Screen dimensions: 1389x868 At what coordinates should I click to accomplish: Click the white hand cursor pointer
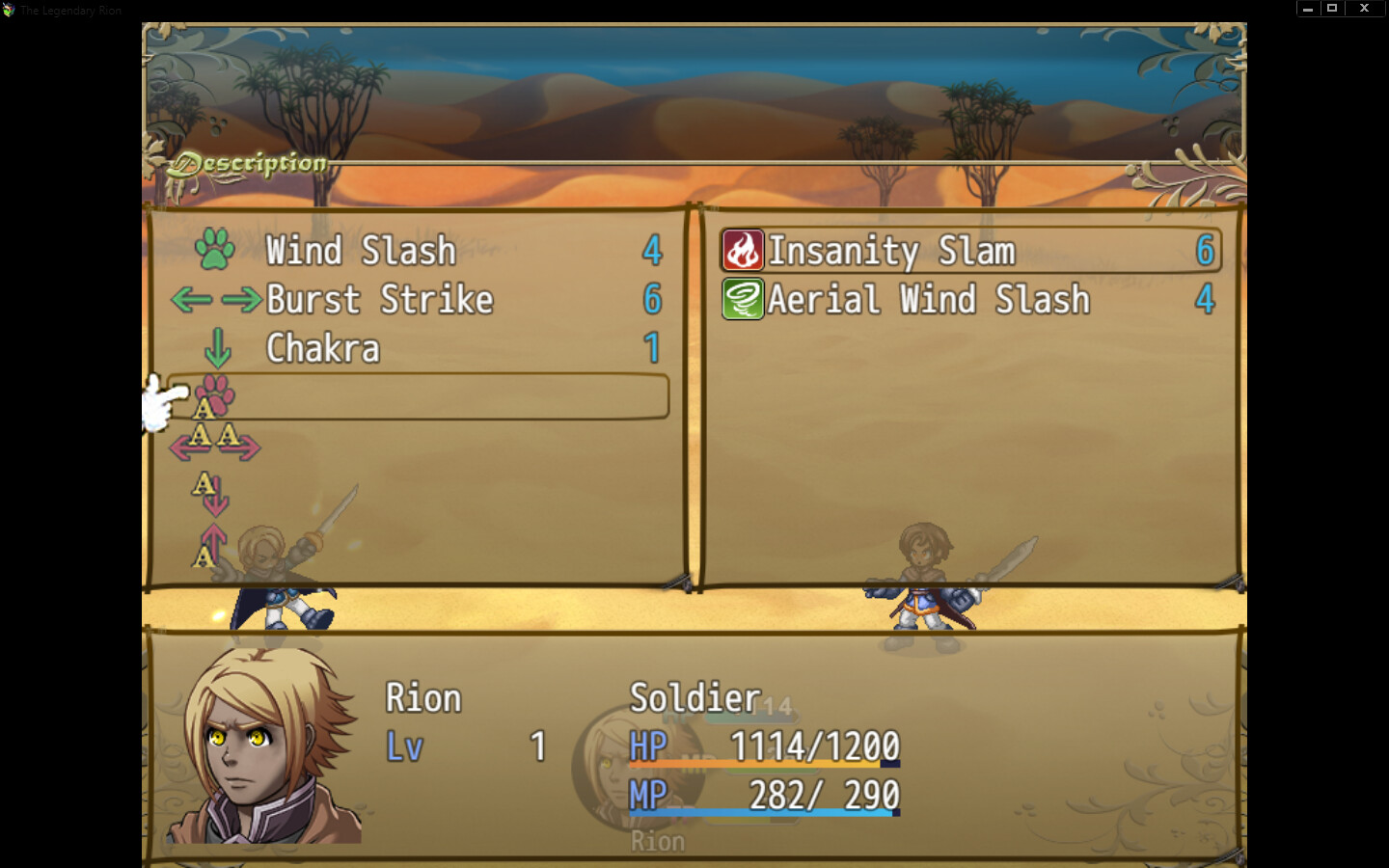point(164,400)
